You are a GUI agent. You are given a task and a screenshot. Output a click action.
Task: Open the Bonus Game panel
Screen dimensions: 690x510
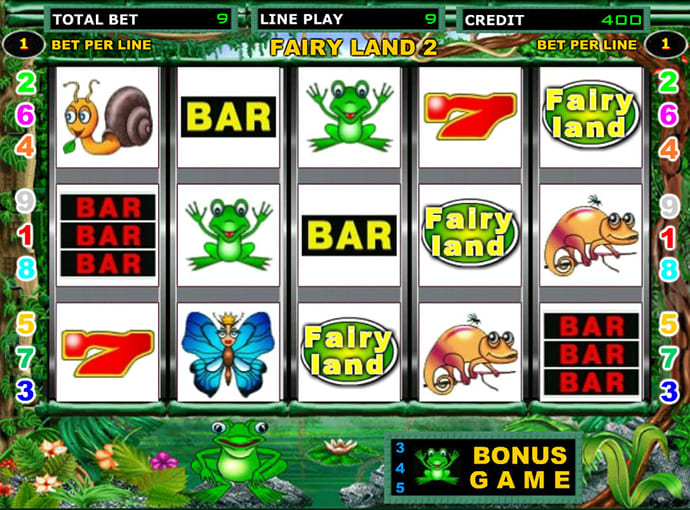[x=483, y=467]
